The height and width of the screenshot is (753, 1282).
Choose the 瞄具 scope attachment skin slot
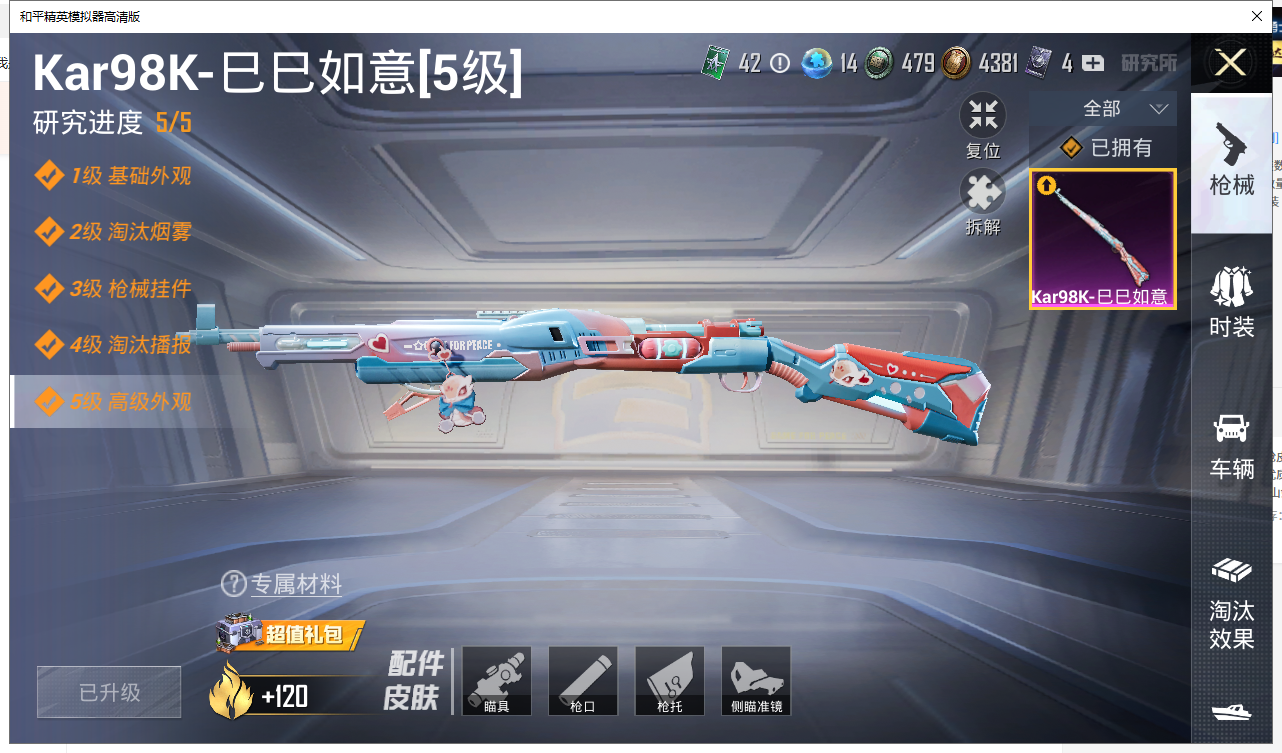tap(497, 681)
